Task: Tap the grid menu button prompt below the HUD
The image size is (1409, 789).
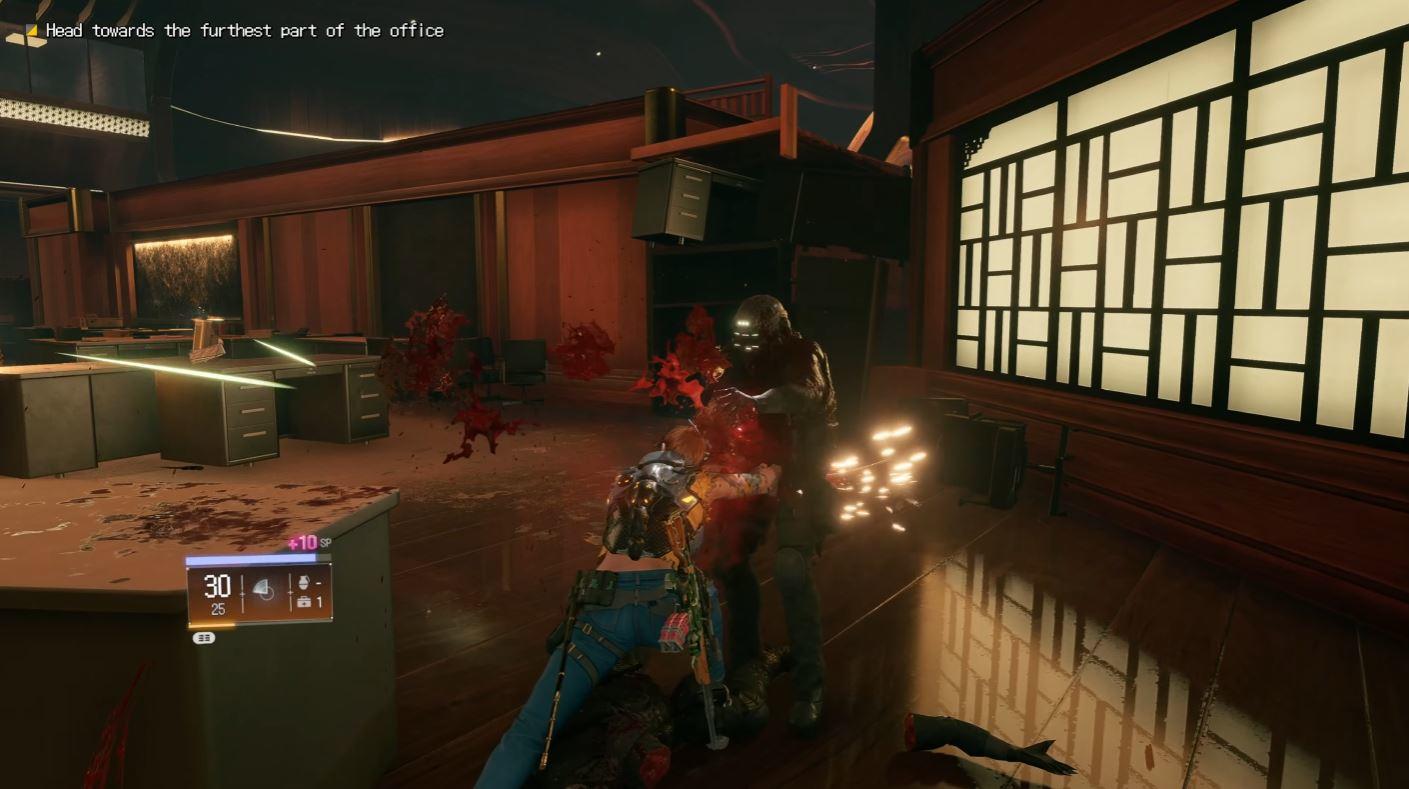Action: (x=203, y=636)
